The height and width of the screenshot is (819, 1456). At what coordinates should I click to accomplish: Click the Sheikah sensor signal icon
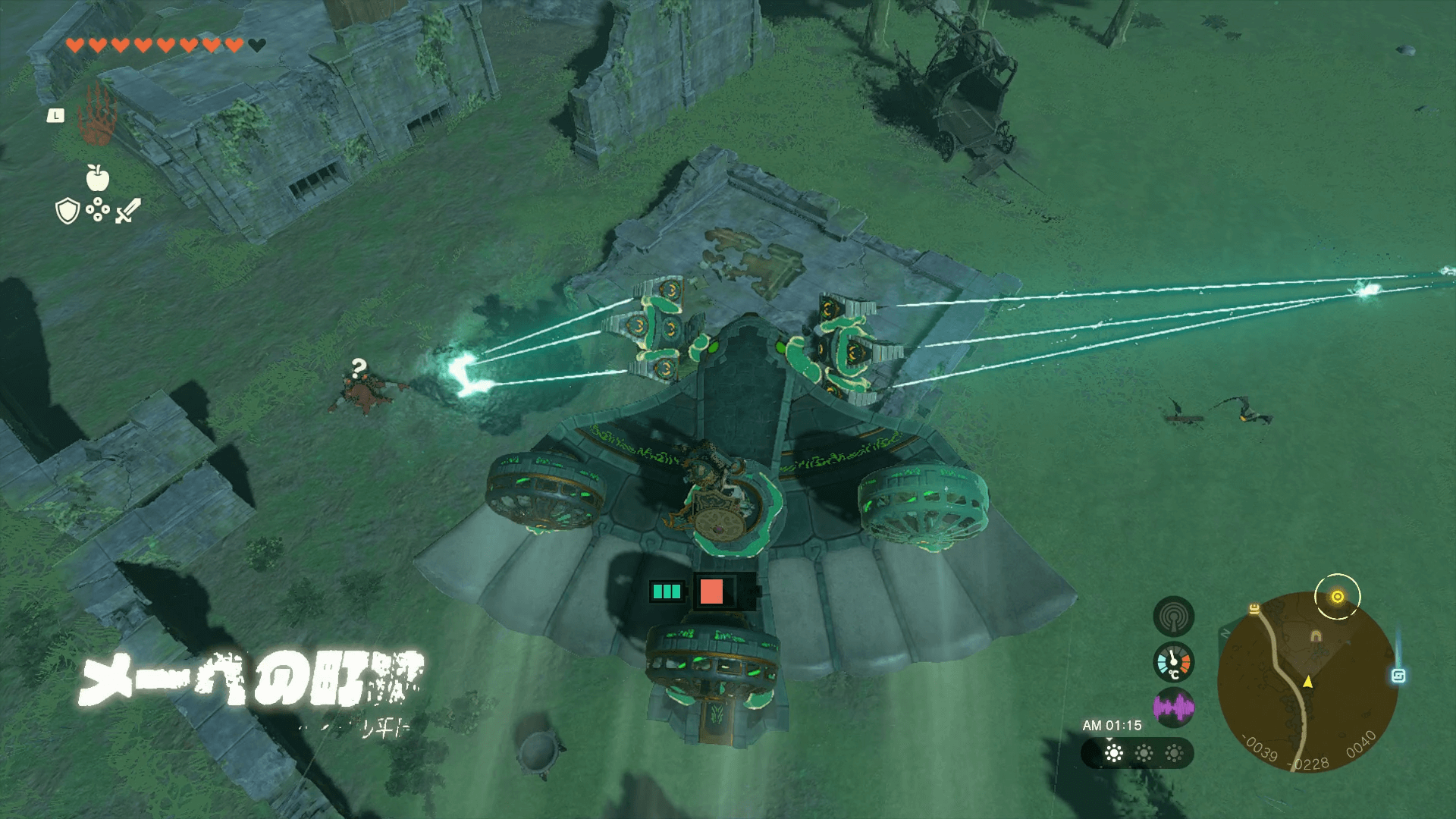(x=1173, y=617)
